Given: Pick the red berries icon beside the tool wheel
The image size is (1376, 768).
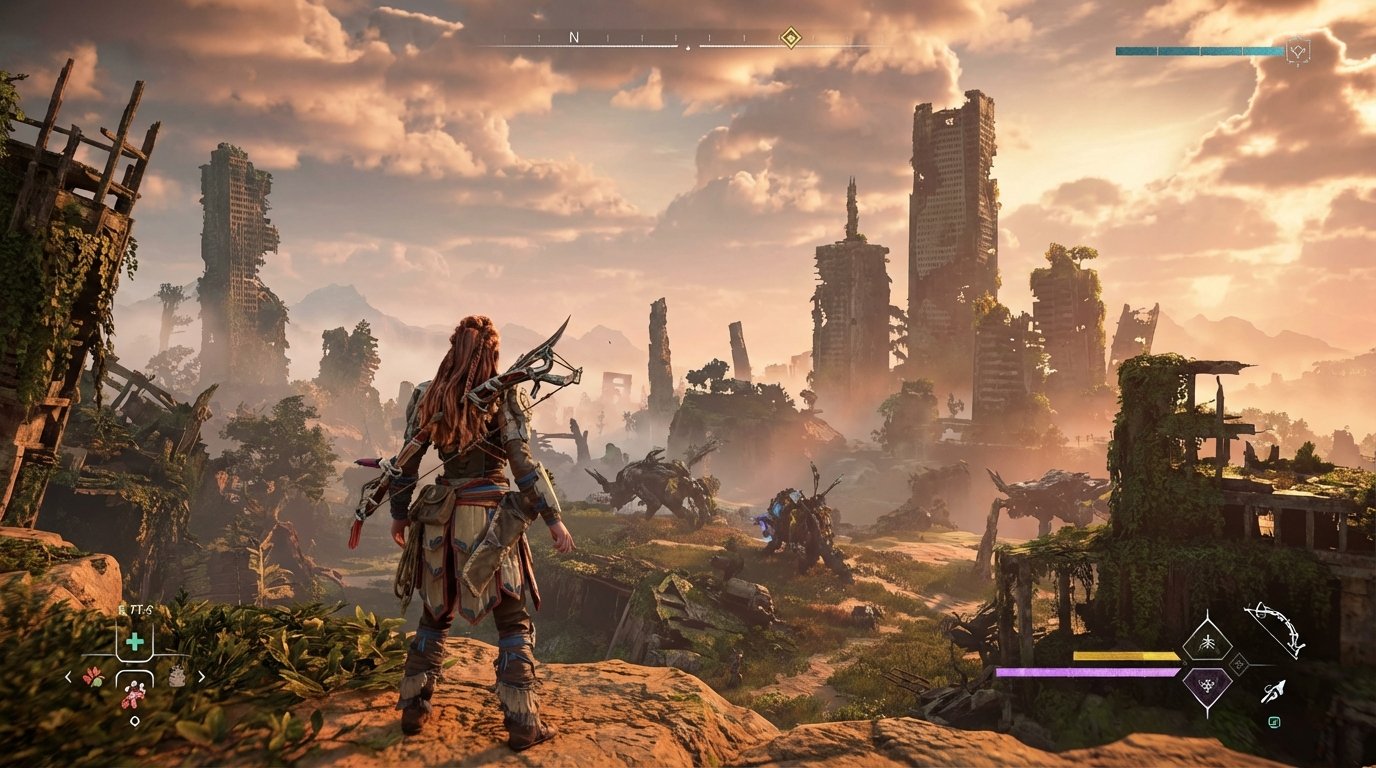Looking at the screenshot, I should (93, 677).
